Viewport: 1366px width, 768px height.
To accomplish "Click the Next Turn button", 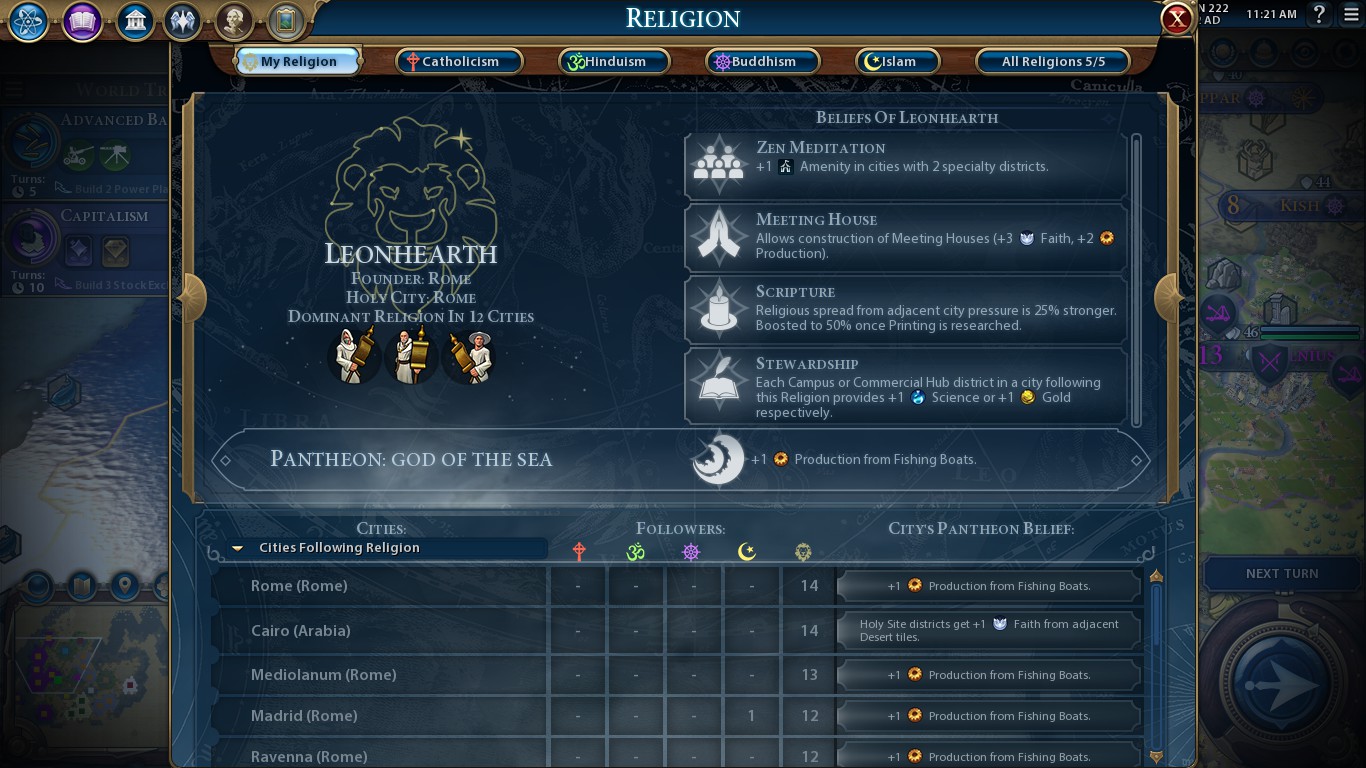I will point(1281,574).
